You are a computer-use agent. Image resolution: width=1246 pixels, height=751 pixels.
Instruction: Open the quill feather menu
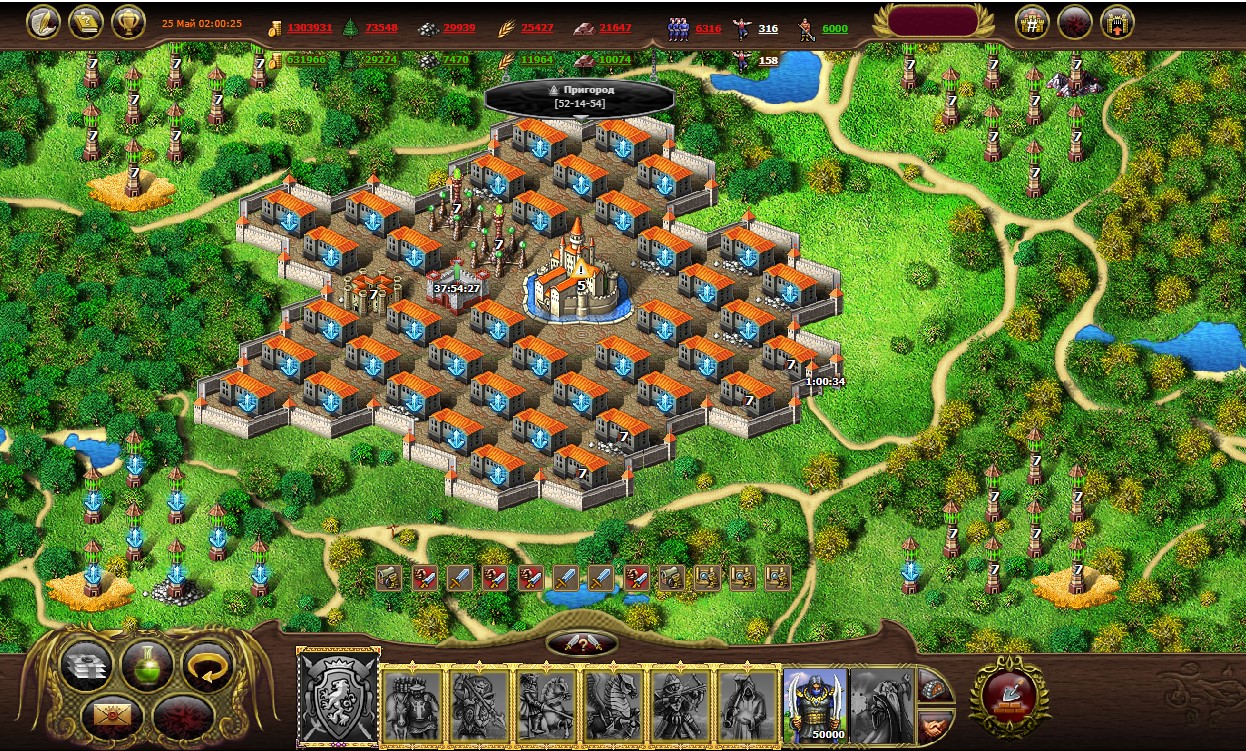coord(43,21)
